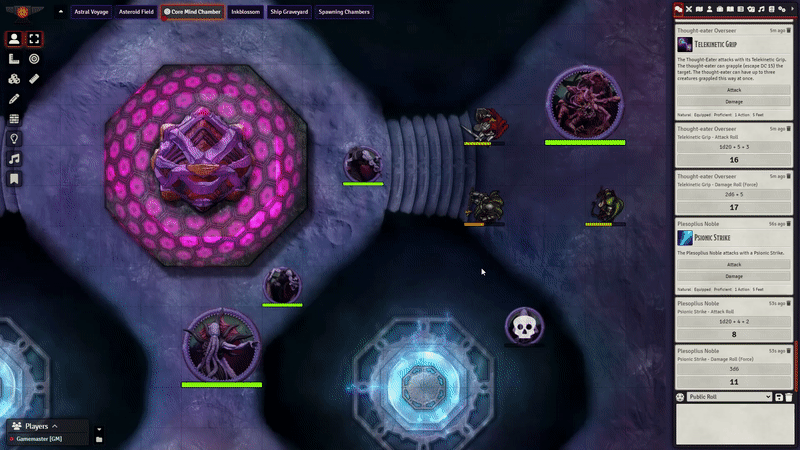
Task: Select the Inkblossom scene tab
Action: pyautogui.click(x=245, y=12)
